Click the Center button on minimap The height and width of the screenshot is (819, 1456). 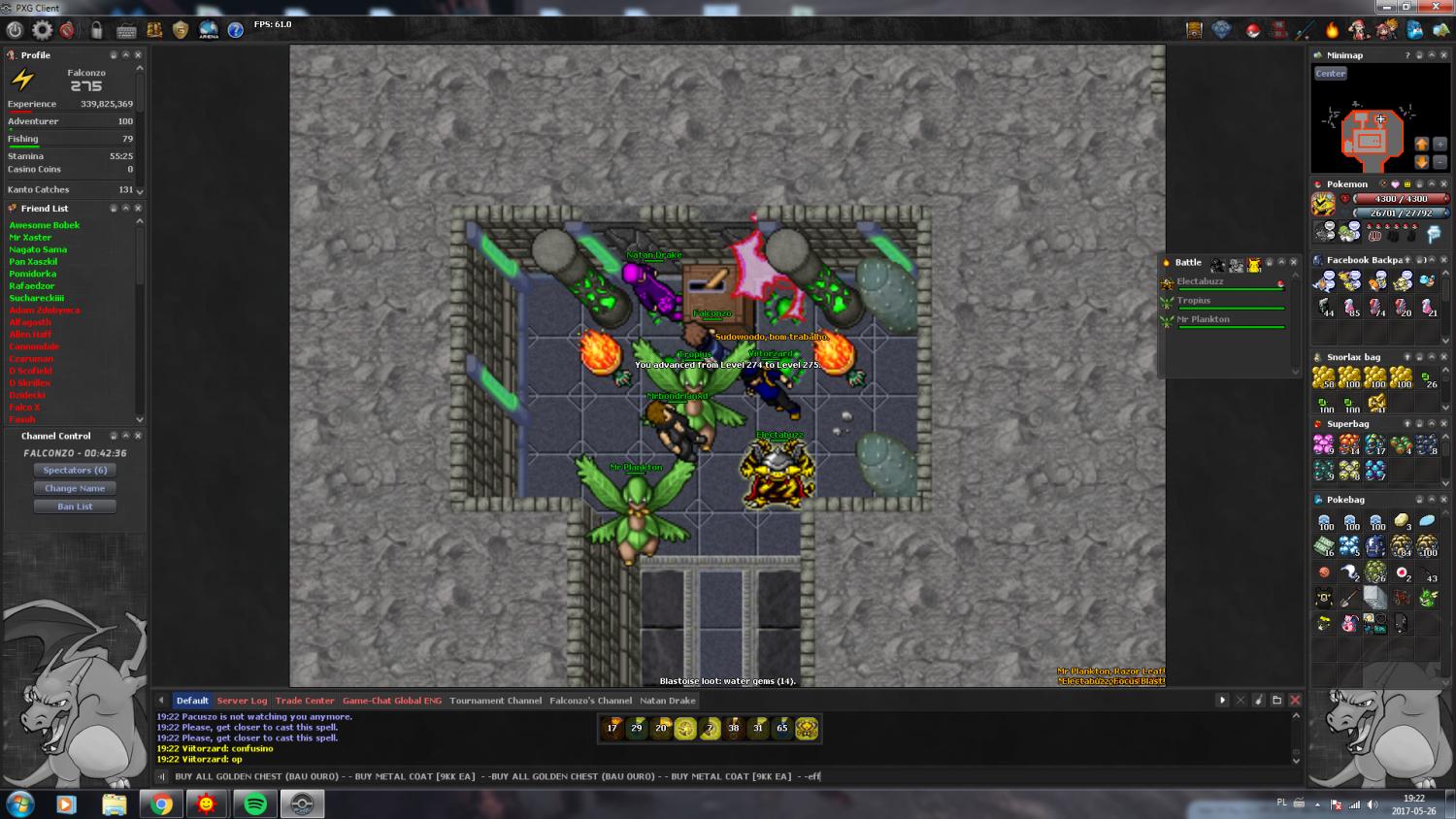pyautogui.click(x=1330, y=74)
